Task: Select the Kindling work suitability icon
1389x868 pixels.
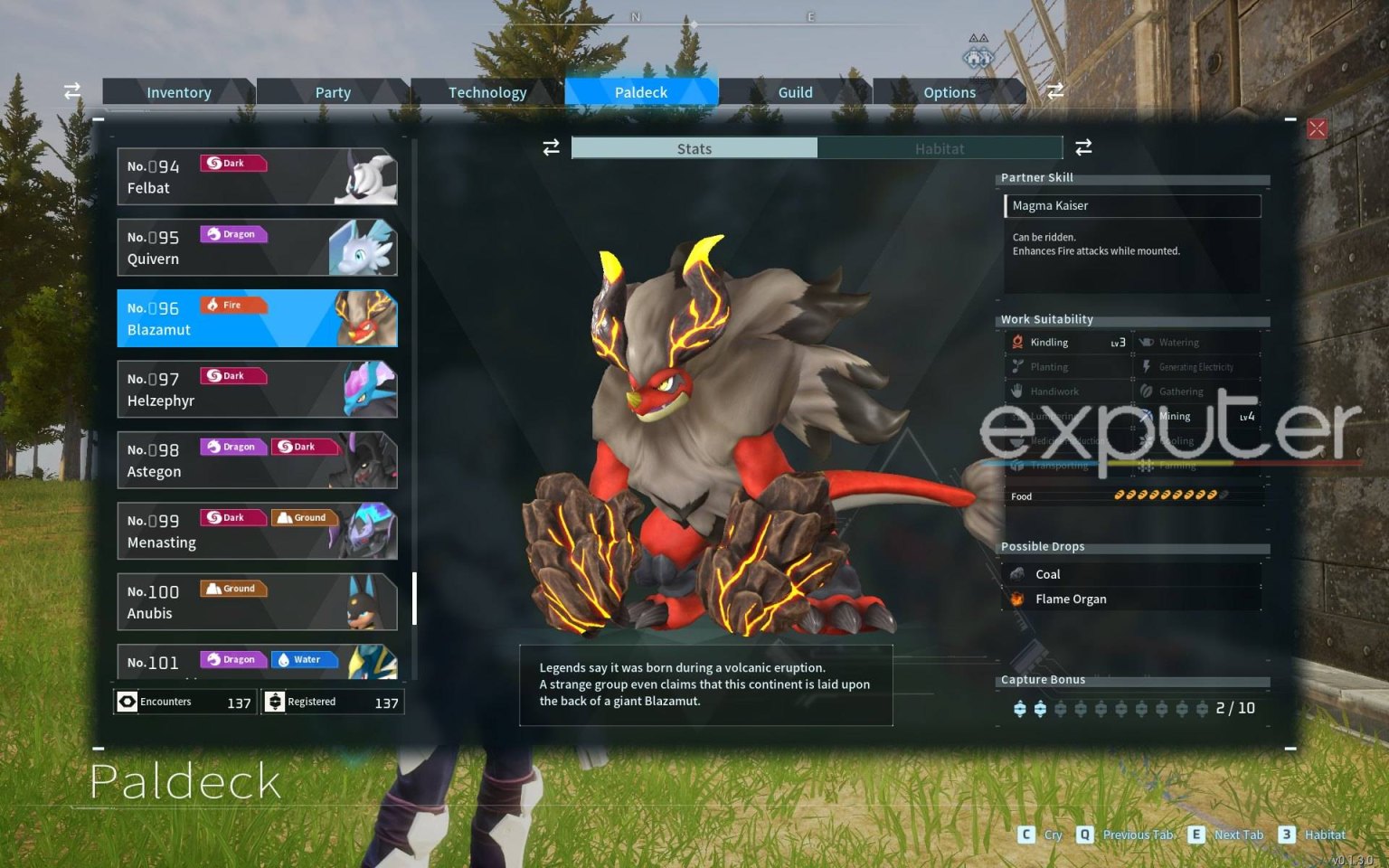Action: click(1020, 342)
